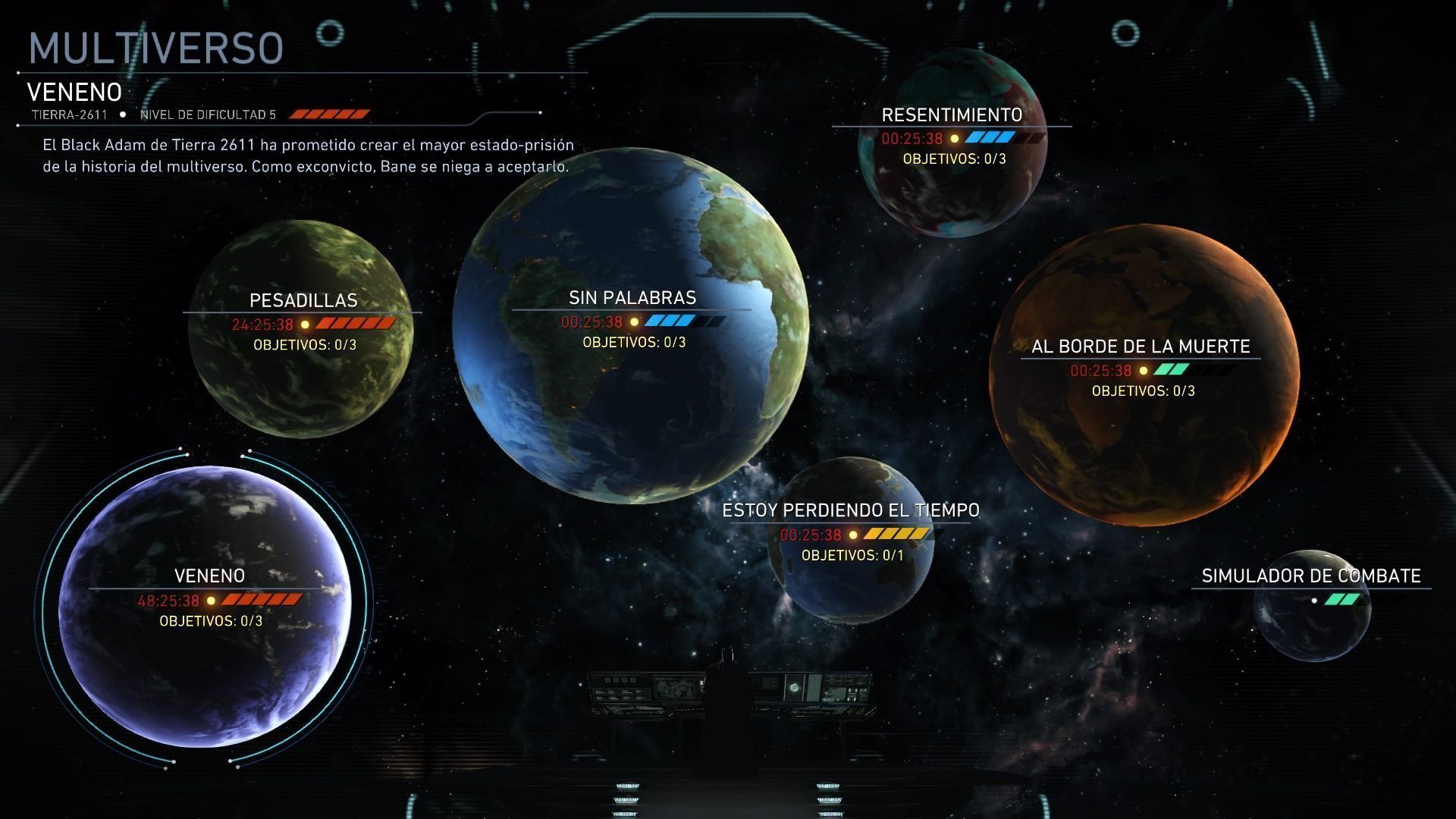Open the Simulador de Combate planet
Screen dimensions: 1456x819
(x=1312, y=605)
